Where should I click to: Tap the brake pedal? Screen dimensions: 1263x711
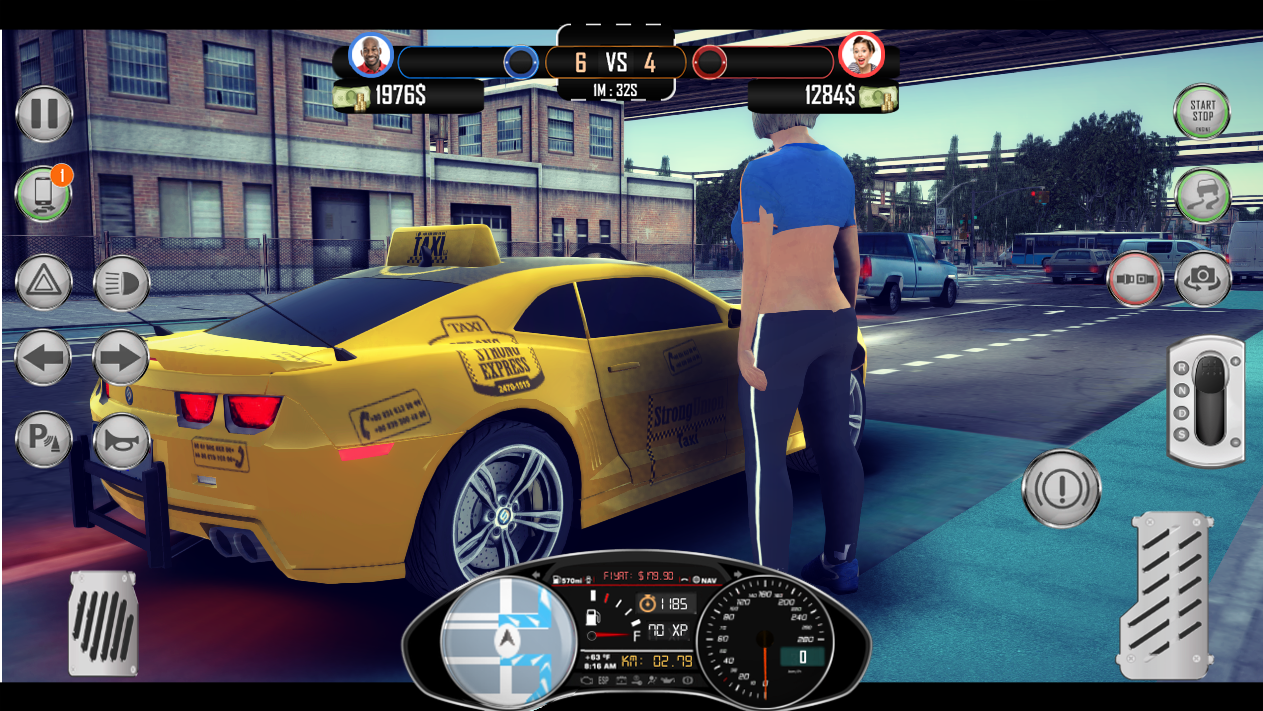103,623
